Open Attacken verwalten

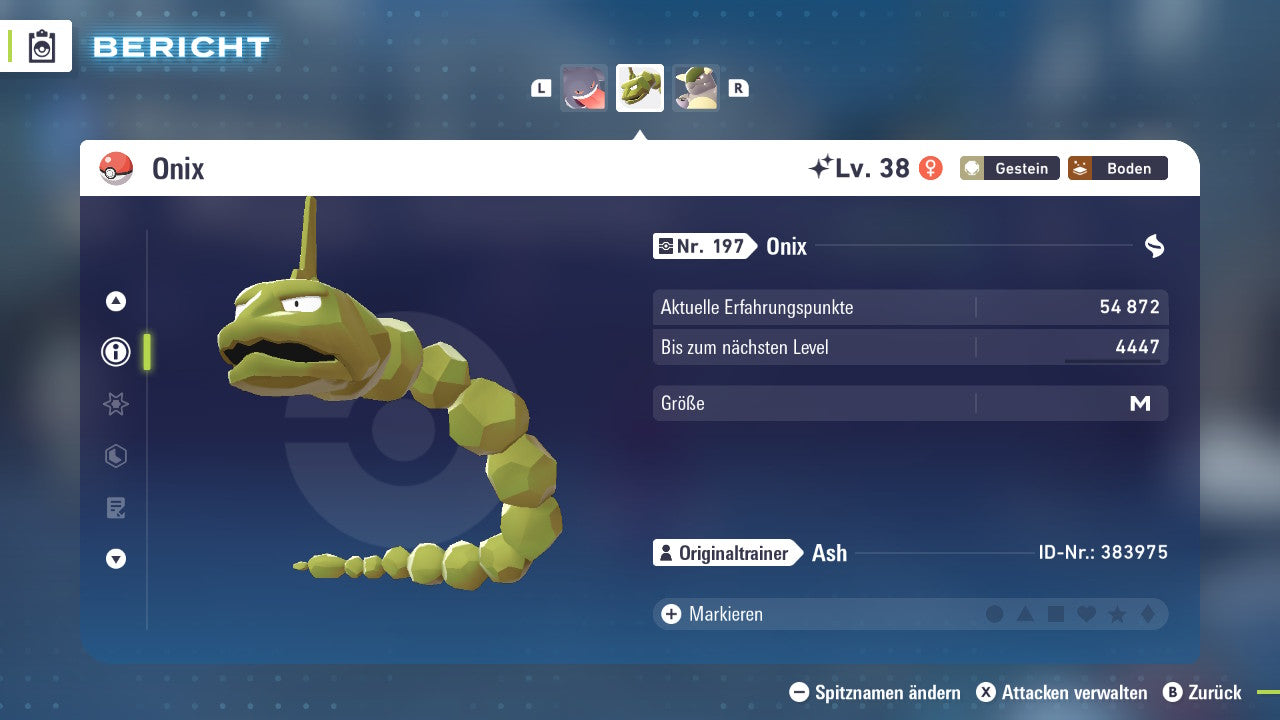pyautogui.click(x=1062, y=692)
